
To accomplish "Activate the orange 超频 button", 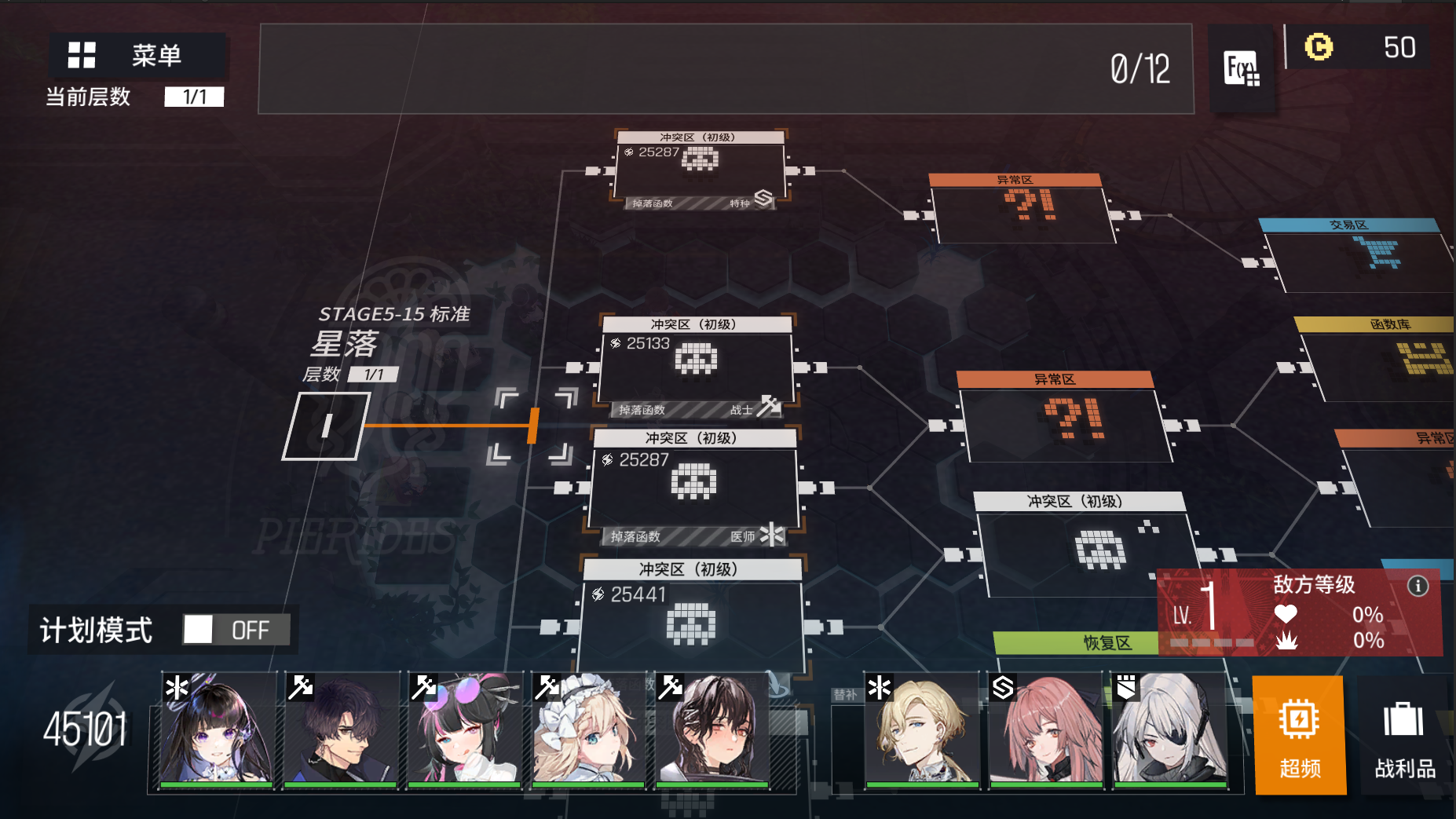I will pyautogui.click(x=1299, y=735).
